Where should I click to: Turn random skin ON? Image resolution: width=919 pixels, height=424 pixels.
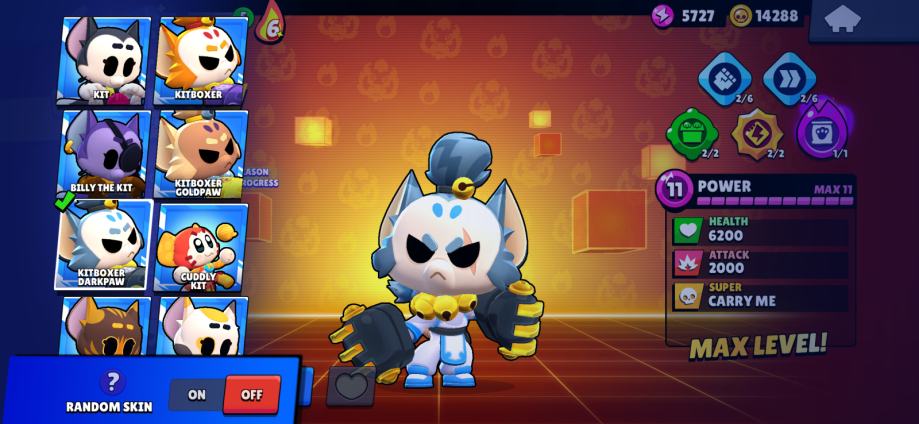pyautogui.click(x=197, y=395)
